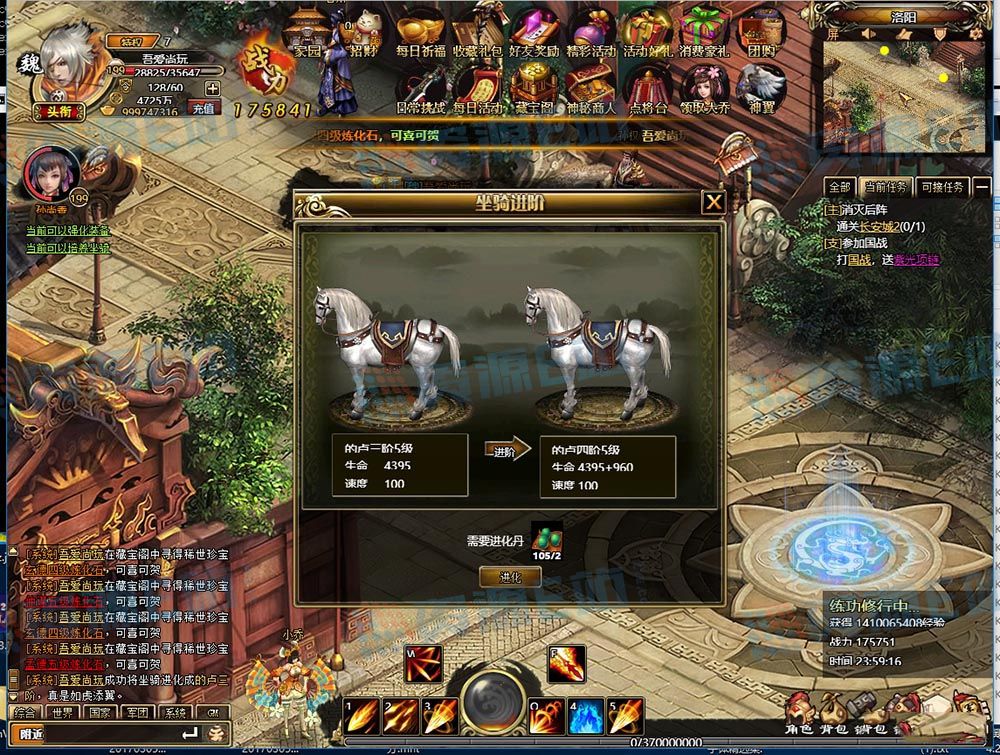Switch to the 可接任务 available quests tab
Image resolution: width=1000 pixels, height=755 pixels.
(941, 187)
